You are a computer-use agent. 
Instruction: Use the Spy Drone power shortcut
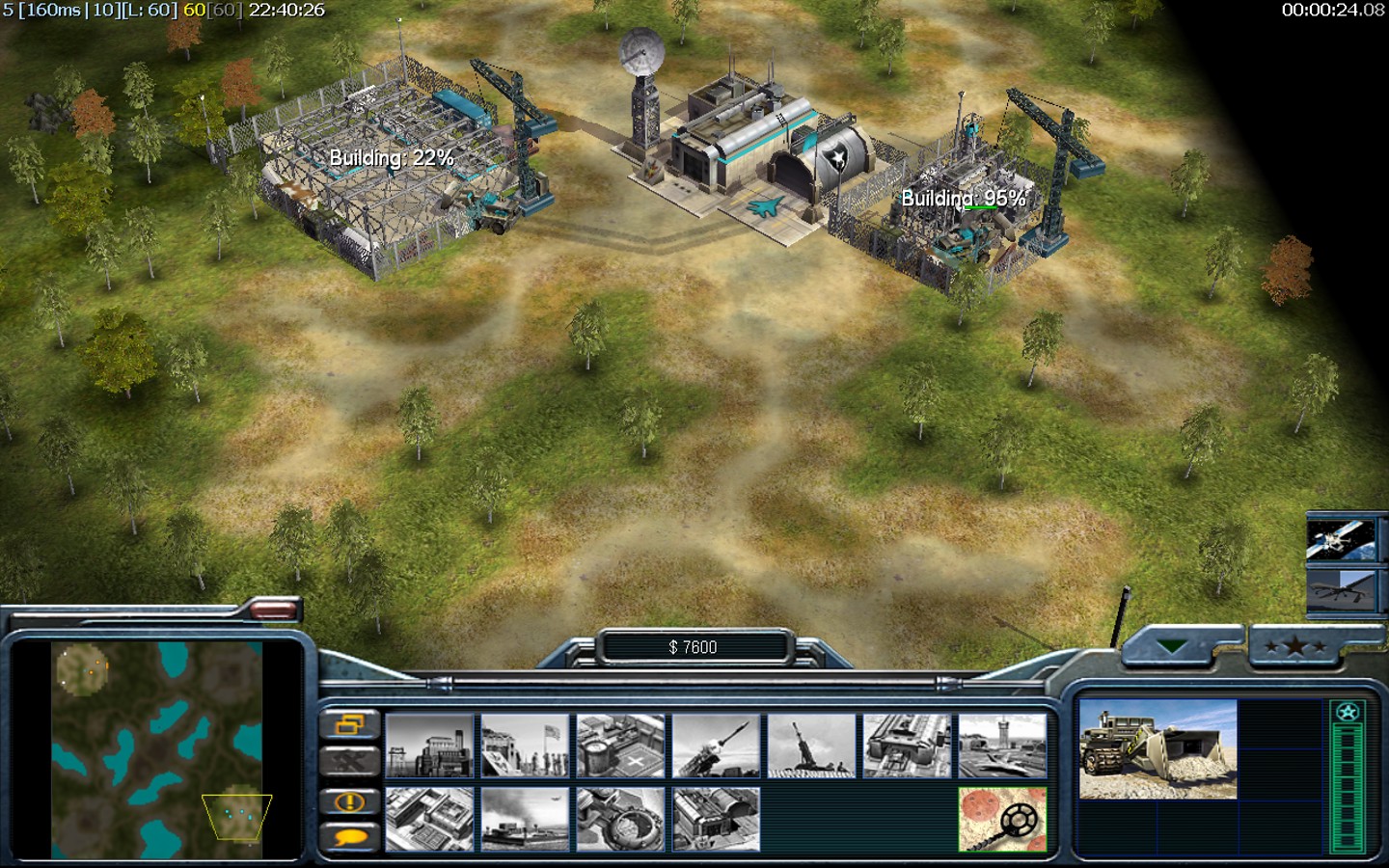tap(1340, 589)
